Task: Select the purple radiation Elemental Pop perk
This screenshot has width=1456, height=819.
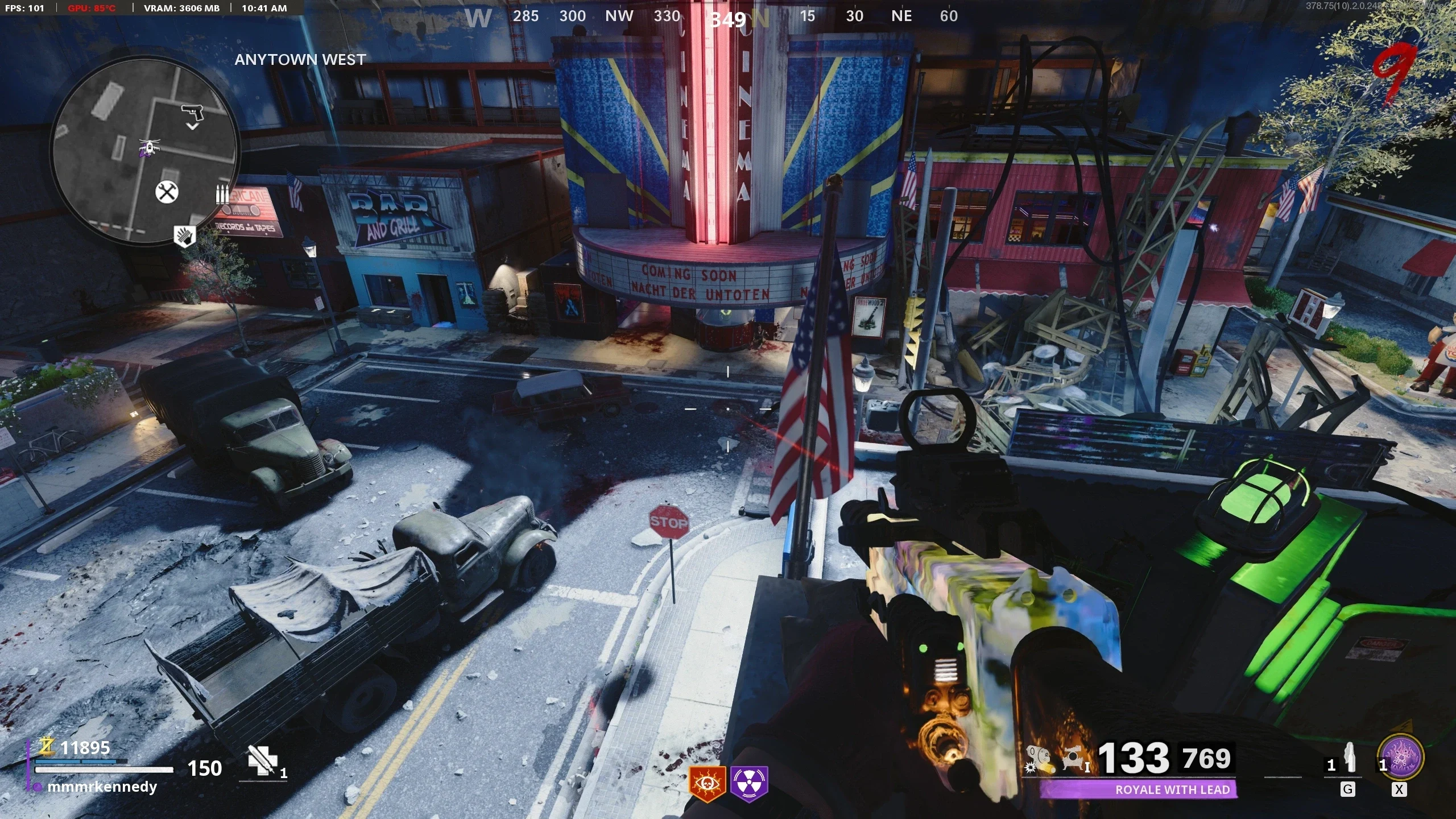Action: [750, 784]
